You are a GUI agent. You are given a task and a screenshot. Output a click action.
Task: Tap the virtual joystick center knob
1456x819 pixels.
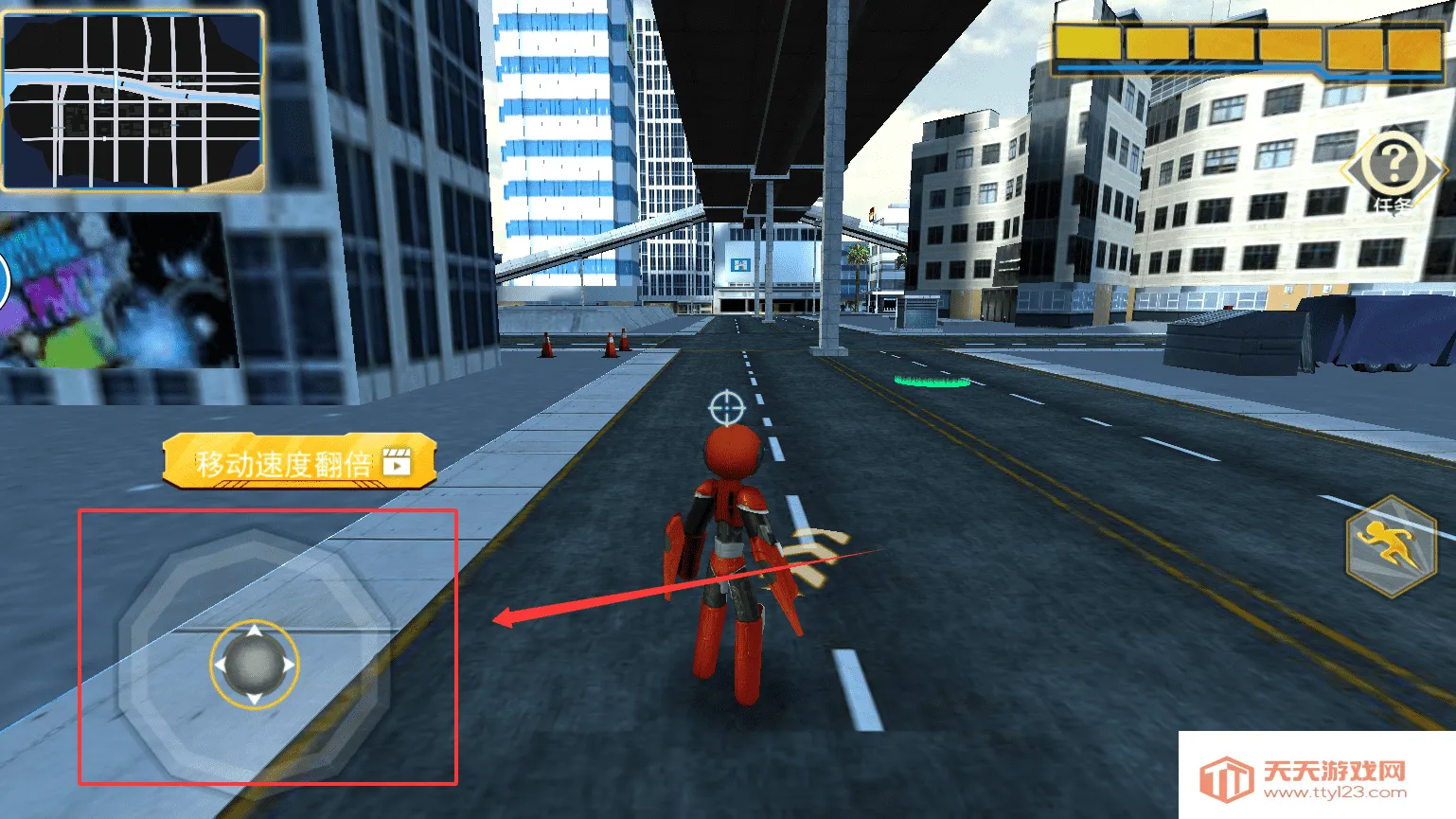254,665
